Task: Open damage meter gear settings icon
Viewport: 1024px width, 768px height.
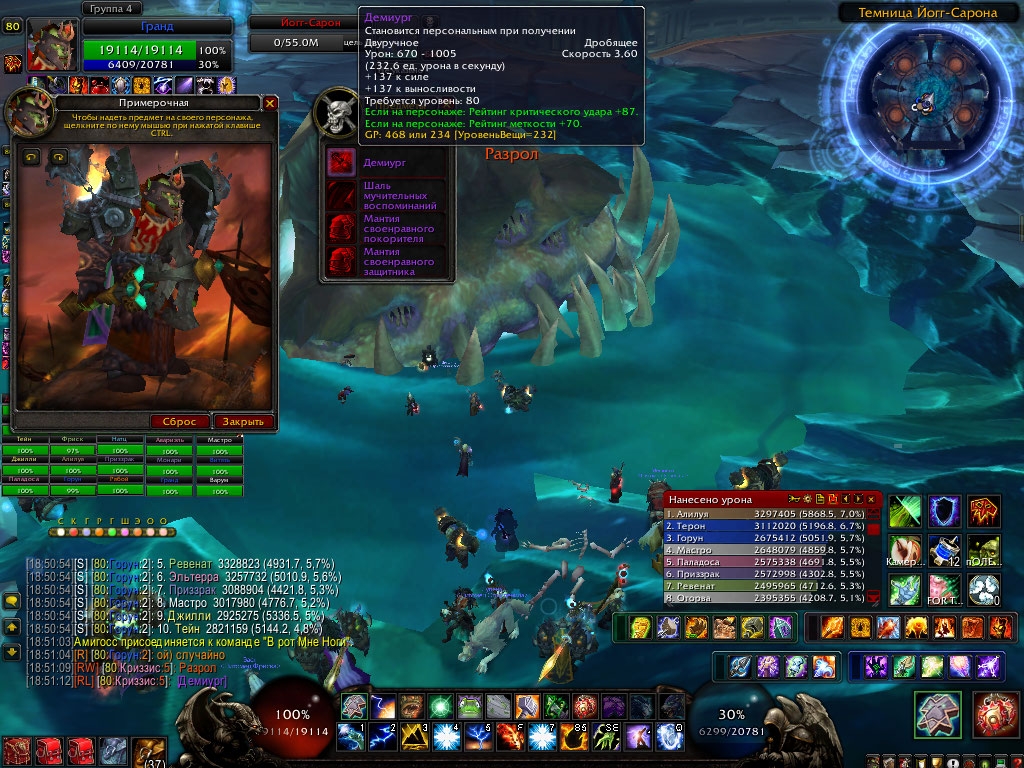Action: tap(805, 498)
